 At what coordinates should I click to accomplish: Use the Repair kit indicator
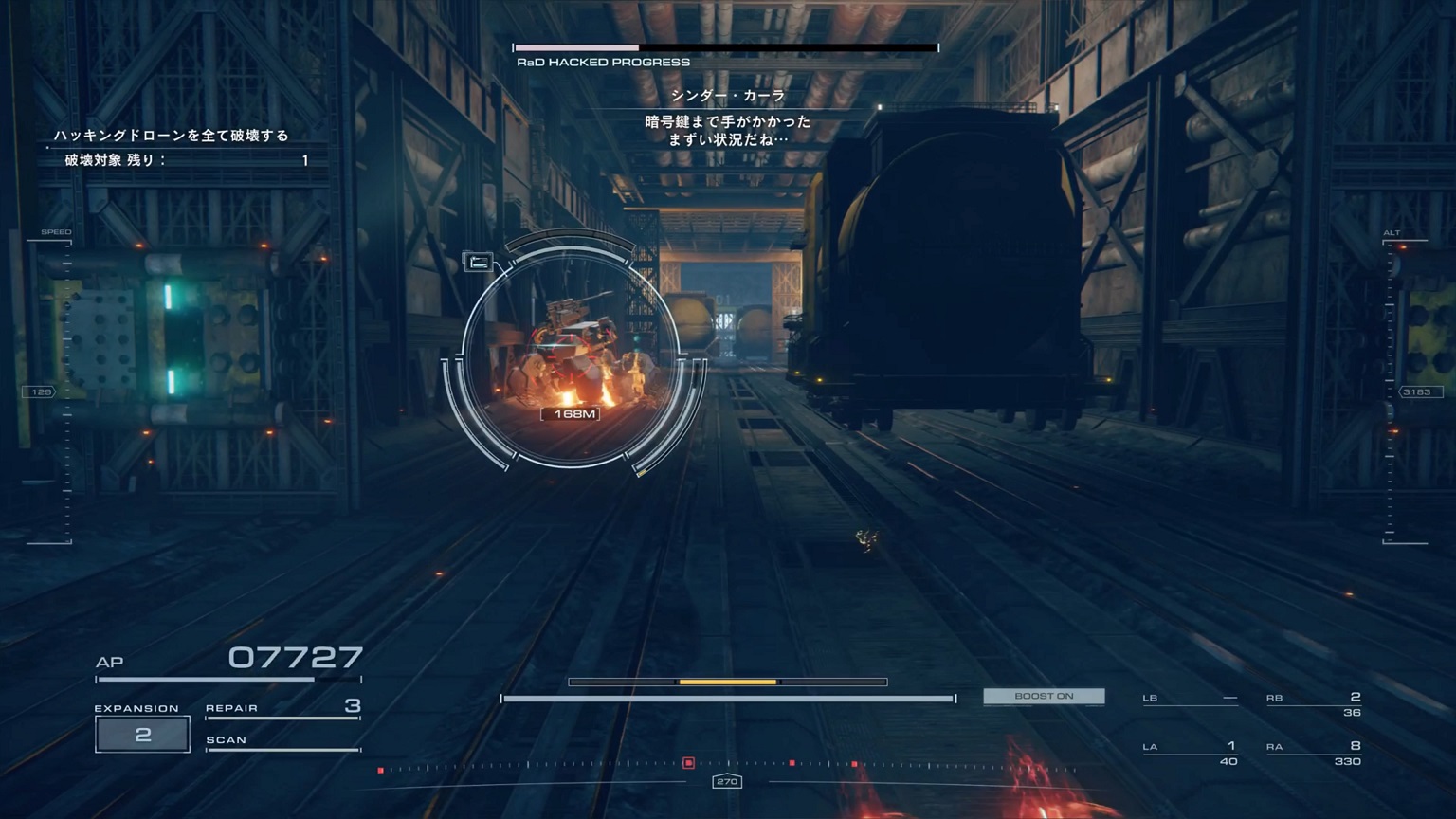click(282, 707)
